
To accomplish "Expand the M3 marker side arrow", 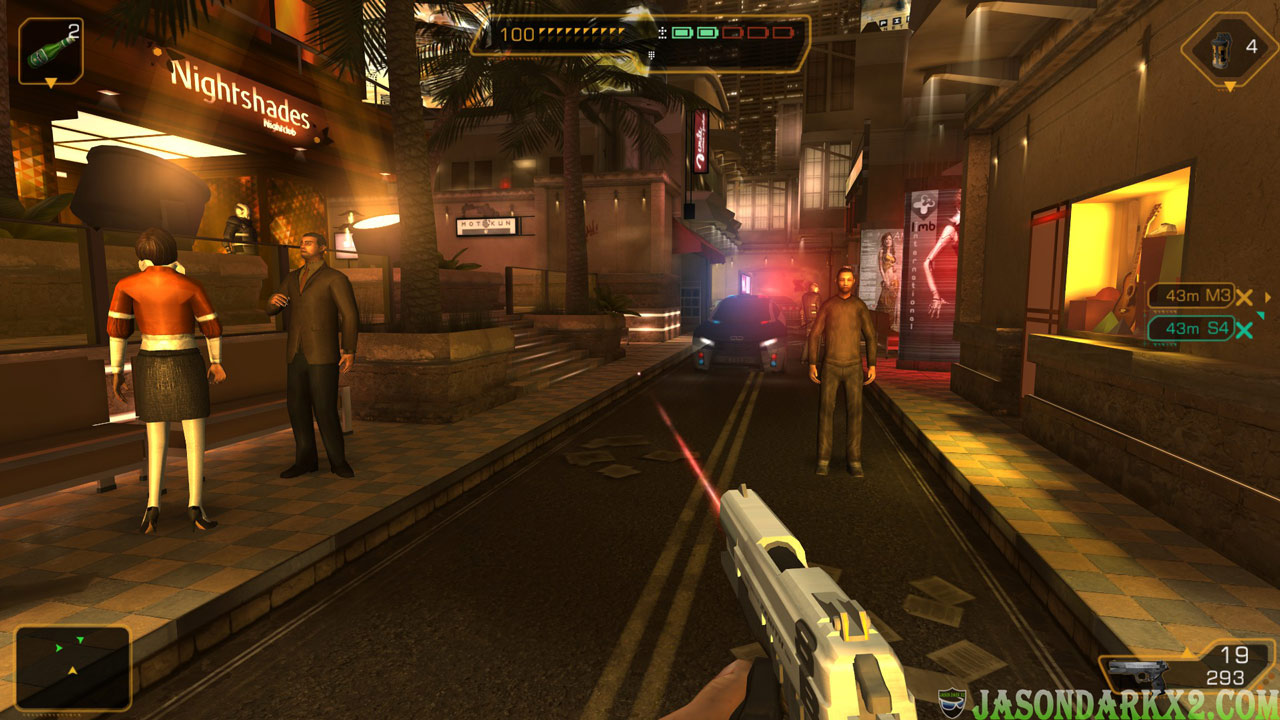I will pyautogui.click(x=1267, y=298).
